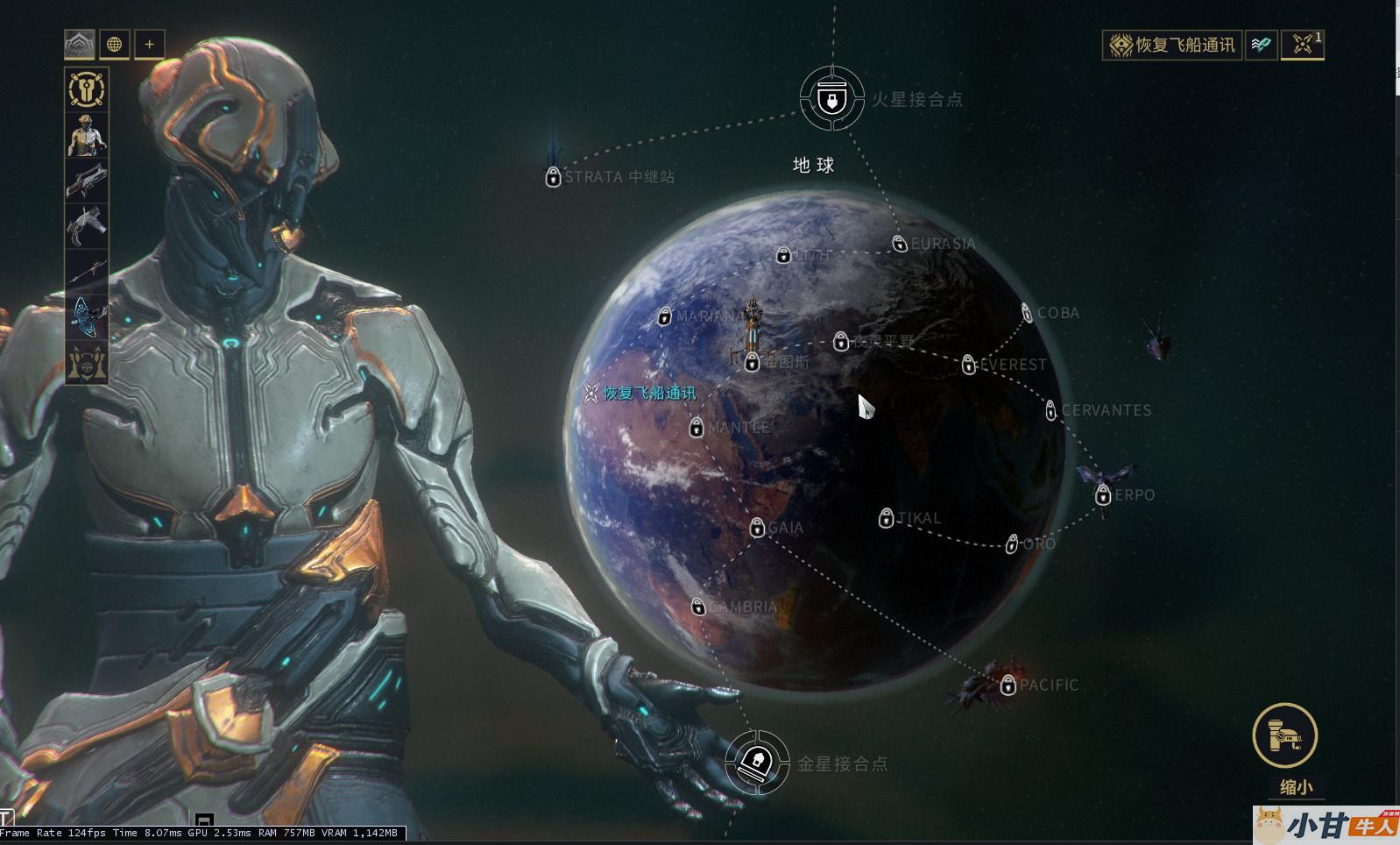Open the mod loadout emblem slot
Screen dimensions: 1400x845
pyautogui.click(x=87, y=89)
